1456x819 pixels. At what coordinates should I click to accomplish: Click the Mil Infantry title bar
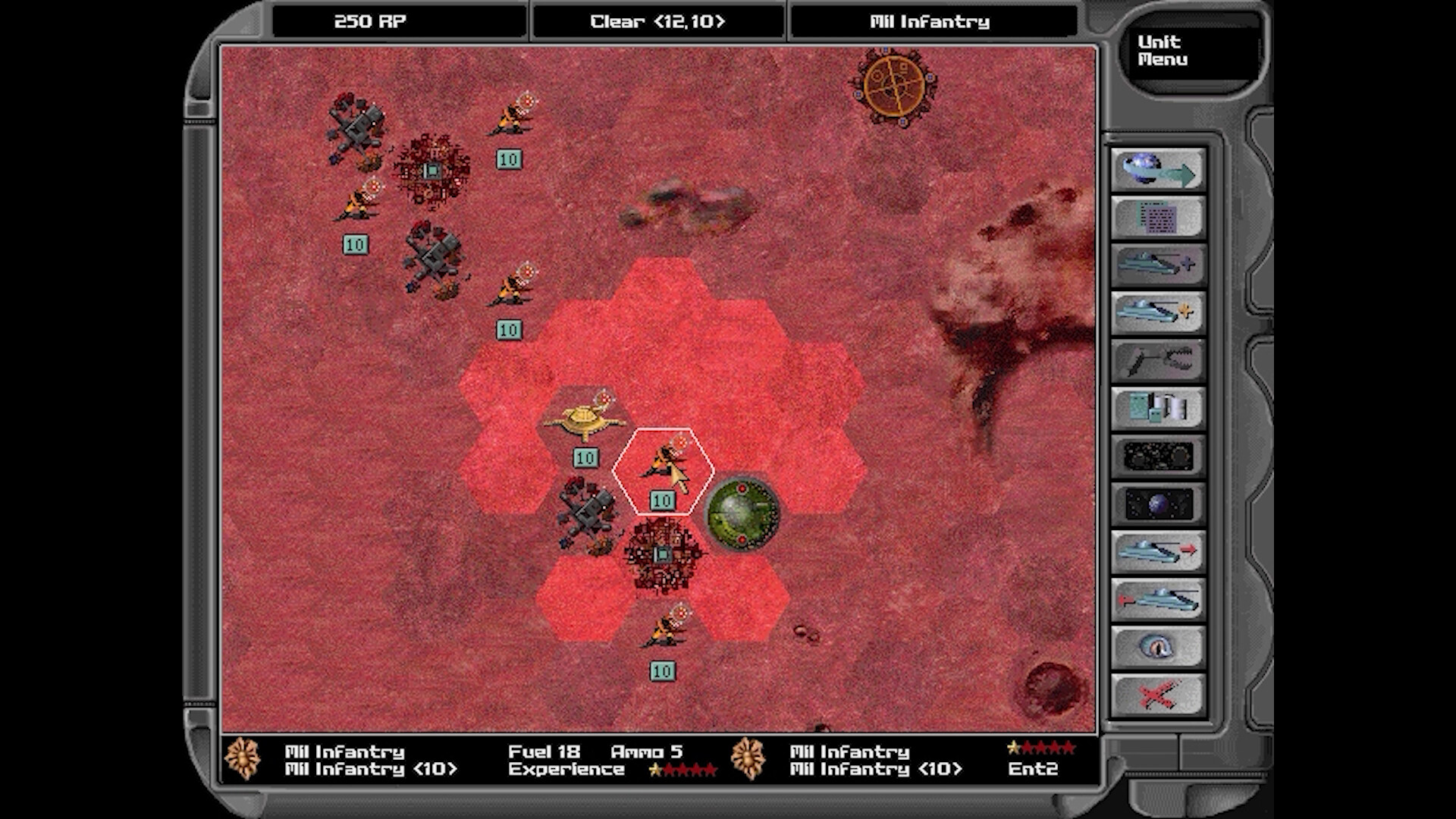click(x=931, y=21)
